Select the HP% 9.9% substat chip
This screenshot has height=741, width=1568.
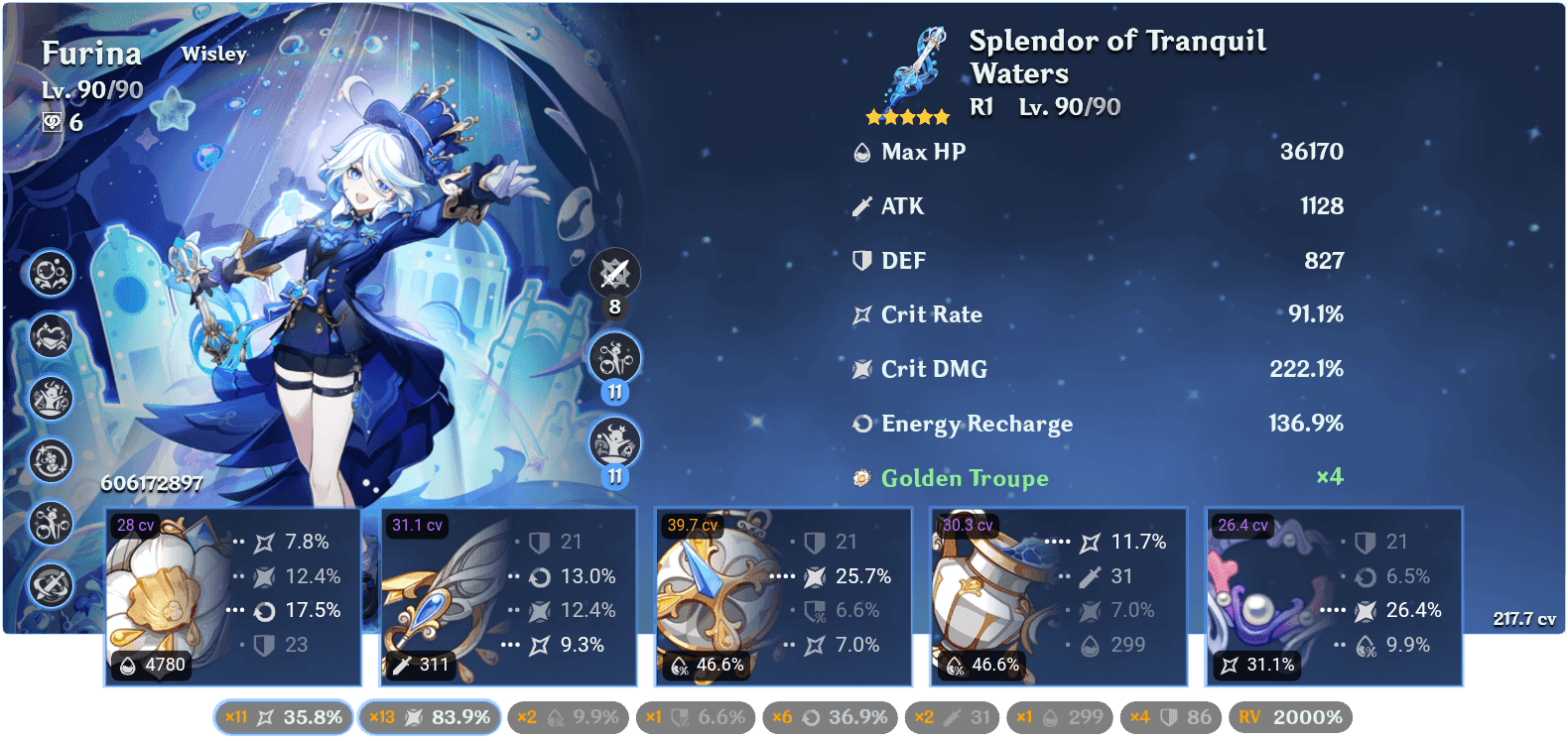coord(568,717)
